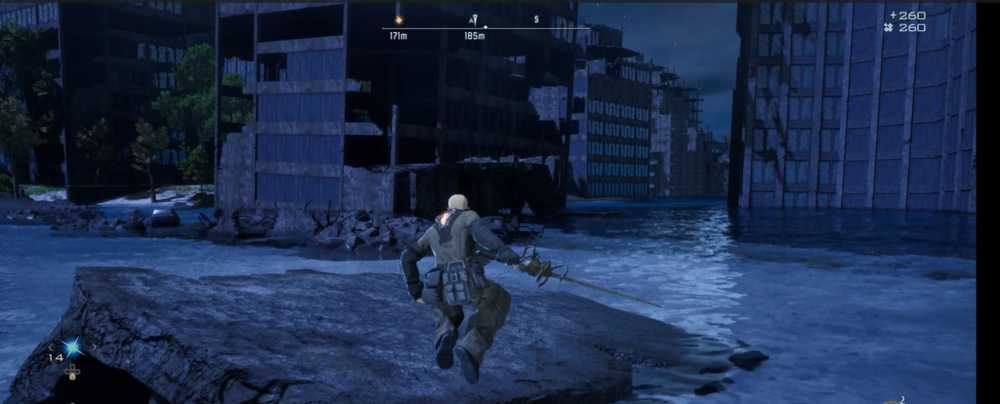
Task: Select the pin waypoint marker at 185m
Action: pos(474,19)
